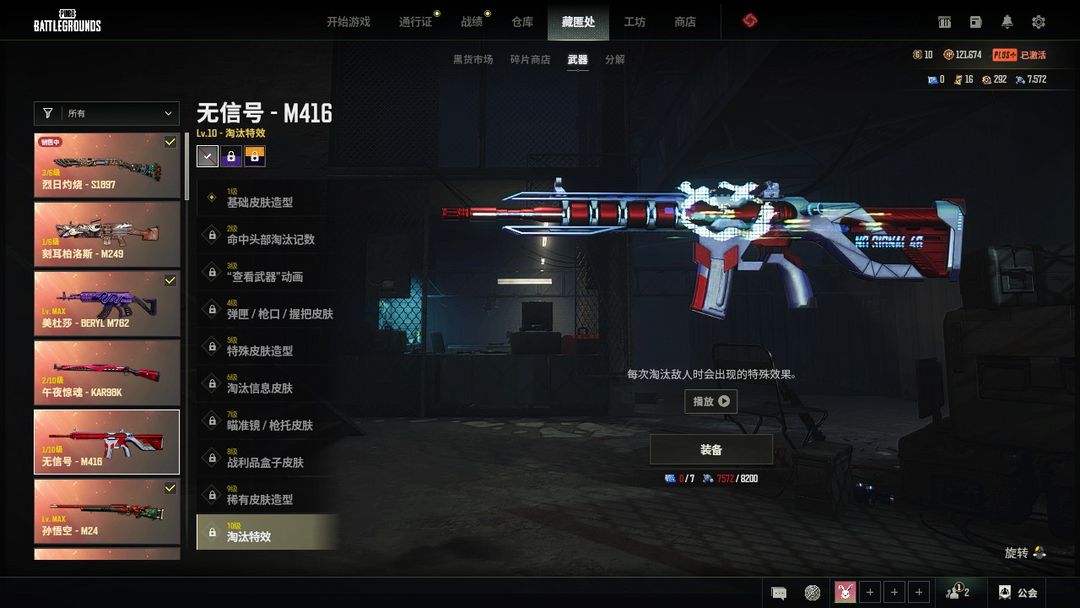Image resolution: width=1080 pixels, height=608 pixels.
Task: Select the 碎片商店 sub-tab
Action: point(528,60)
